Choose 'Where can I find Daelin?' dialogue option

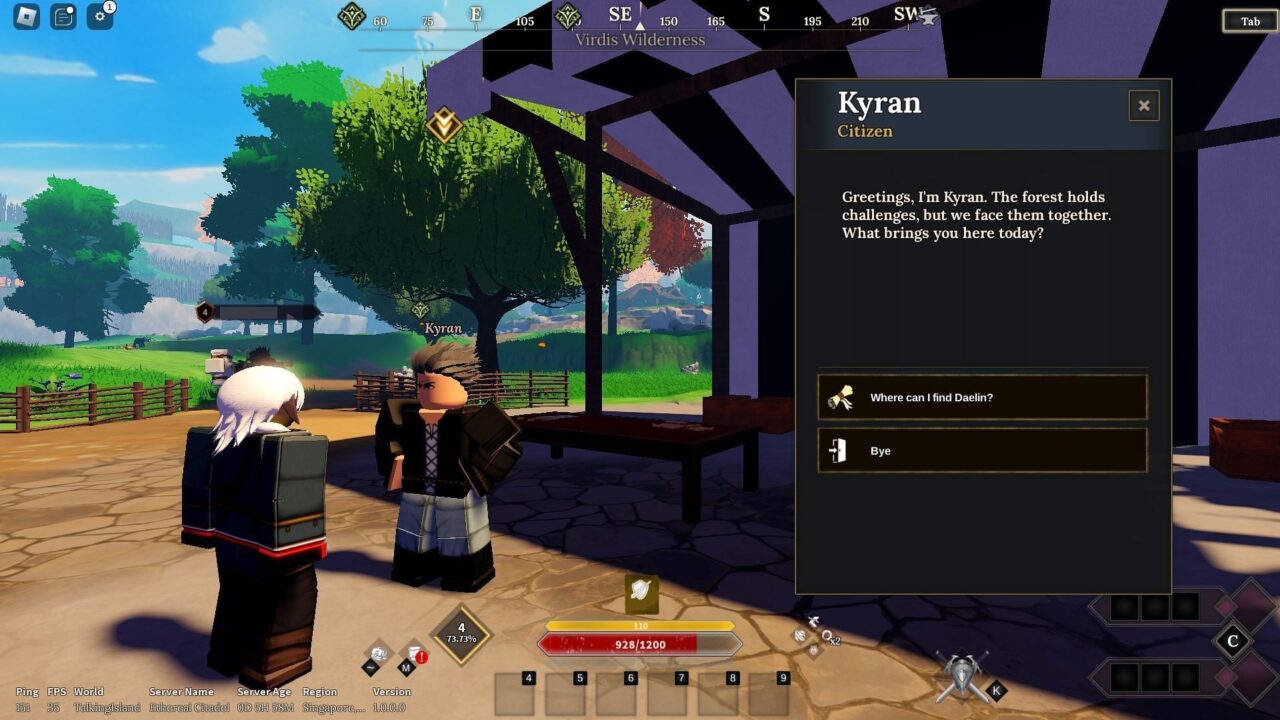coord(982,397)
